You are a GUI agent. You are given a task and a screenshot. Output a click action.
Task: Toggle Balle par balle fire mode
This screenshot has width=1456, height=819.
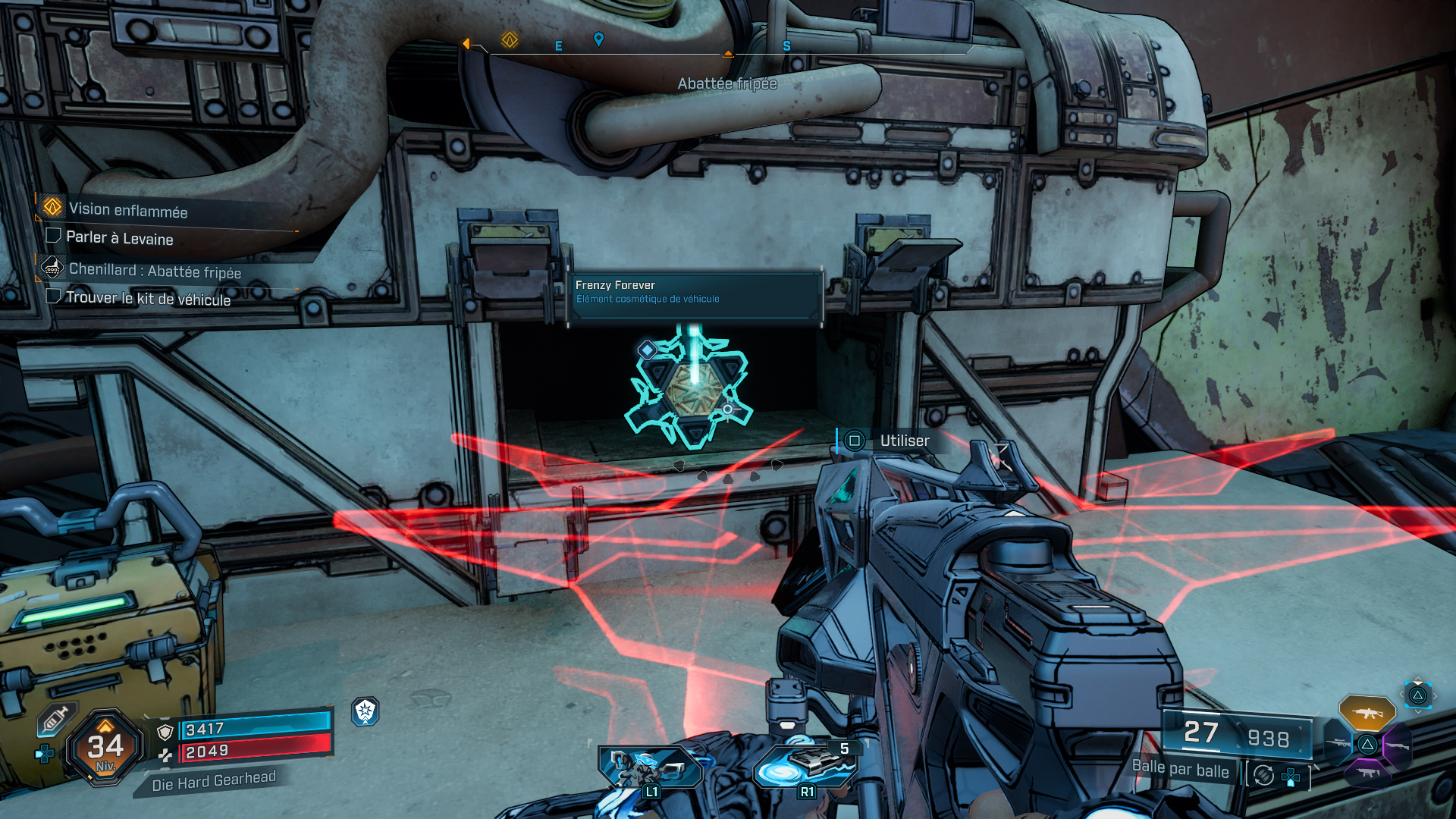tap(1180, 770)
